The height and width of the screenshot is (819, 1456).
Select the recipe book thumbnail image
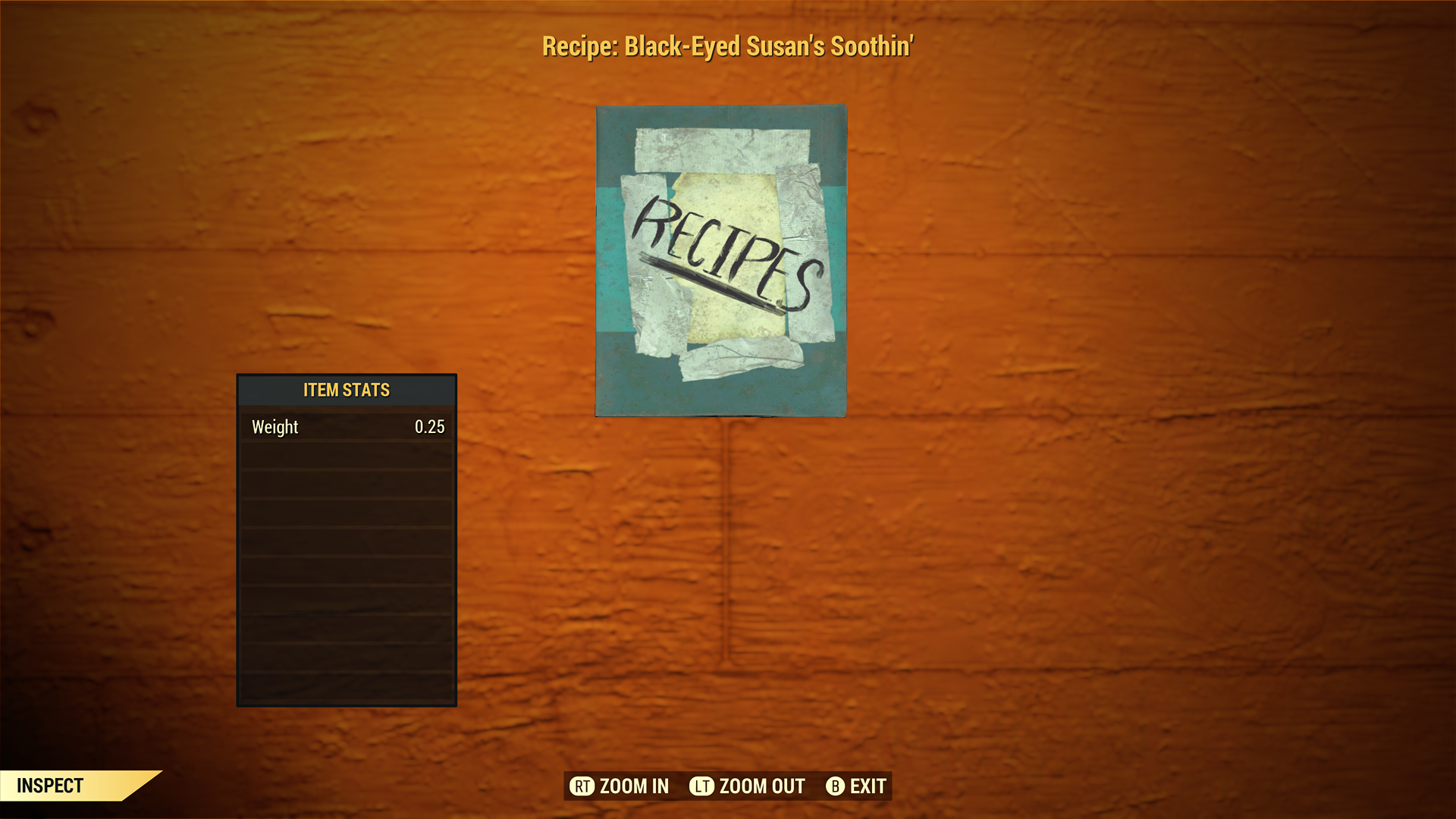tap(720, 259)
